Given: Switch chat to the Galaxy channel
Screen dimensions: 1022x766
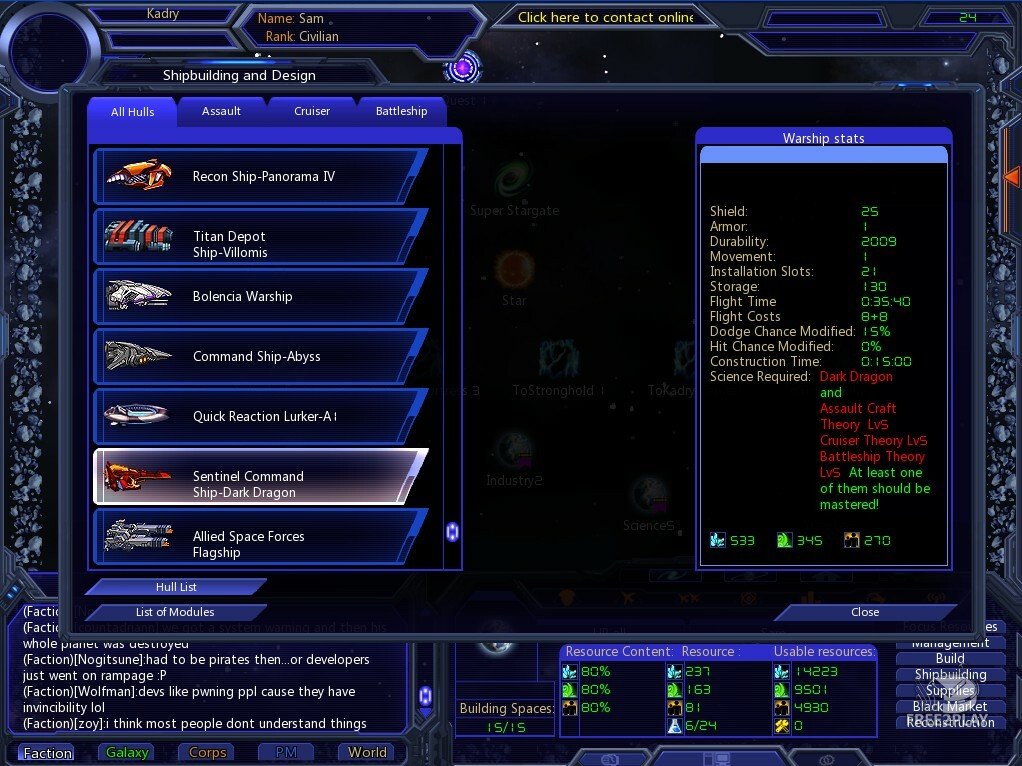Looking at the screenshot, I should pyautogui.click(x=127, y=753).
